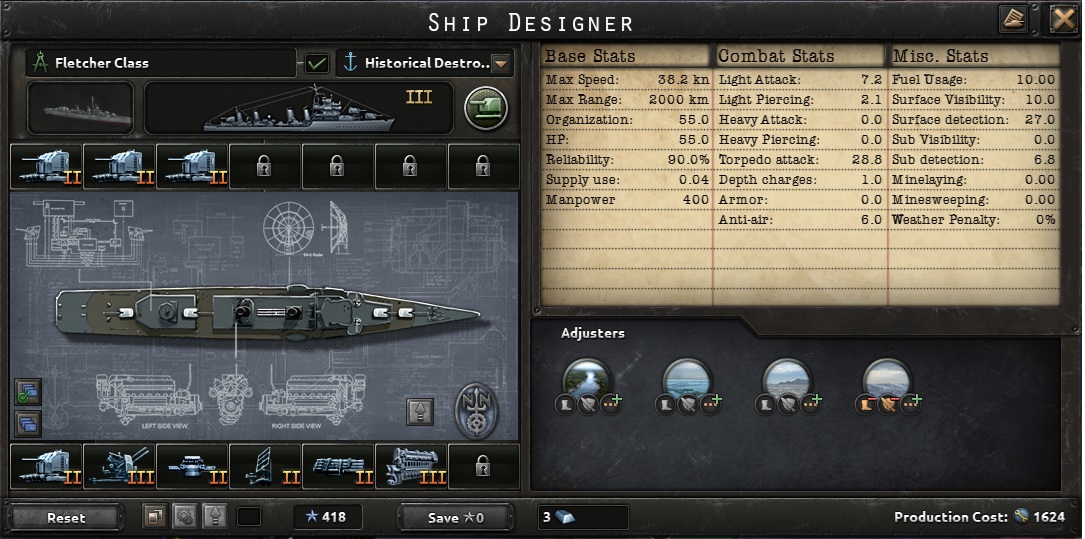This screenshot has width=1085, height=539.
Task: Select the radar sail module slot
Action: tap(265, 467)
